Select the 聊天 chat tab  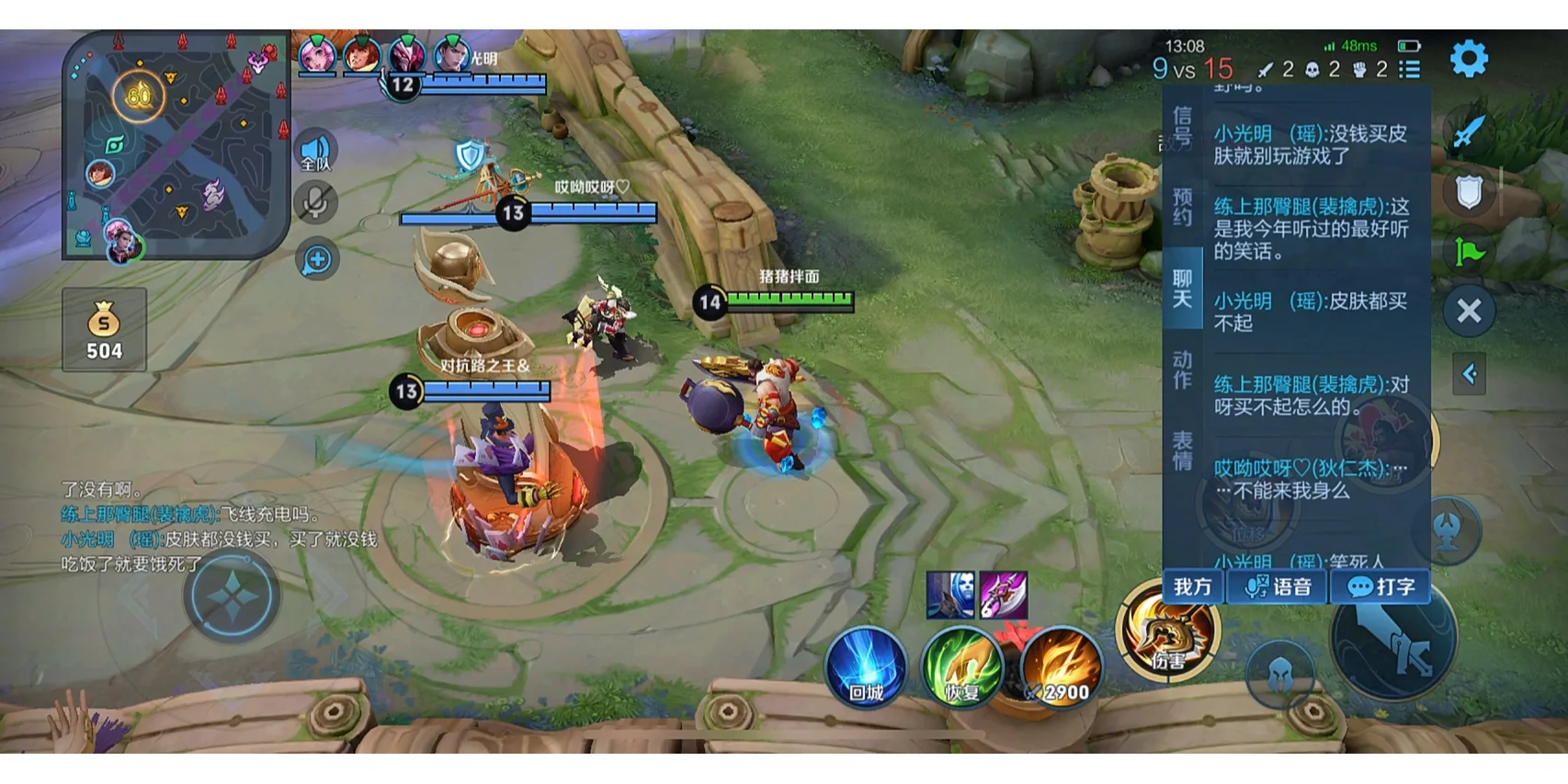pos(1182,289)
